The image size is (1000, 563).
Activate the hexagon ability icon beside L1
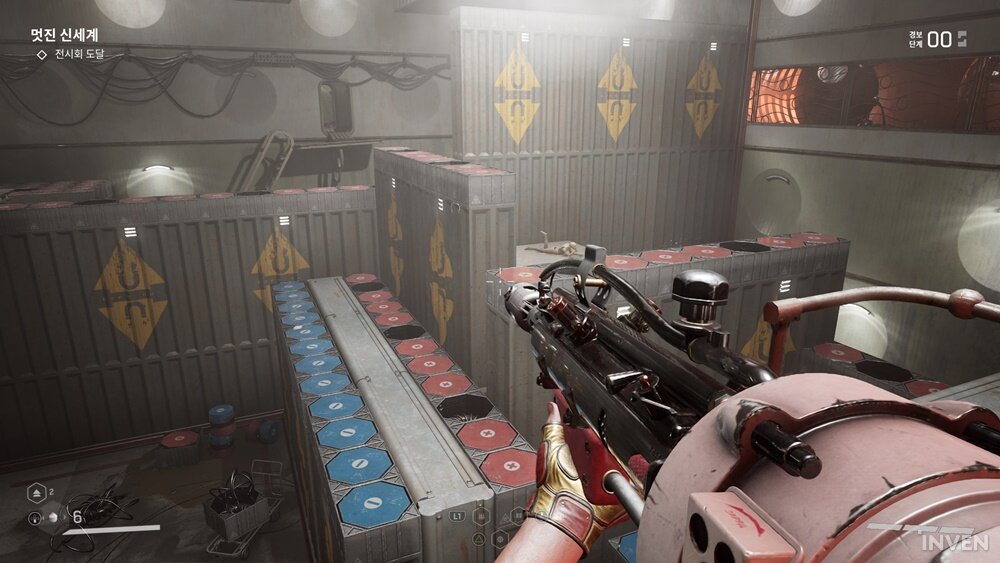[x=481, y=517]
